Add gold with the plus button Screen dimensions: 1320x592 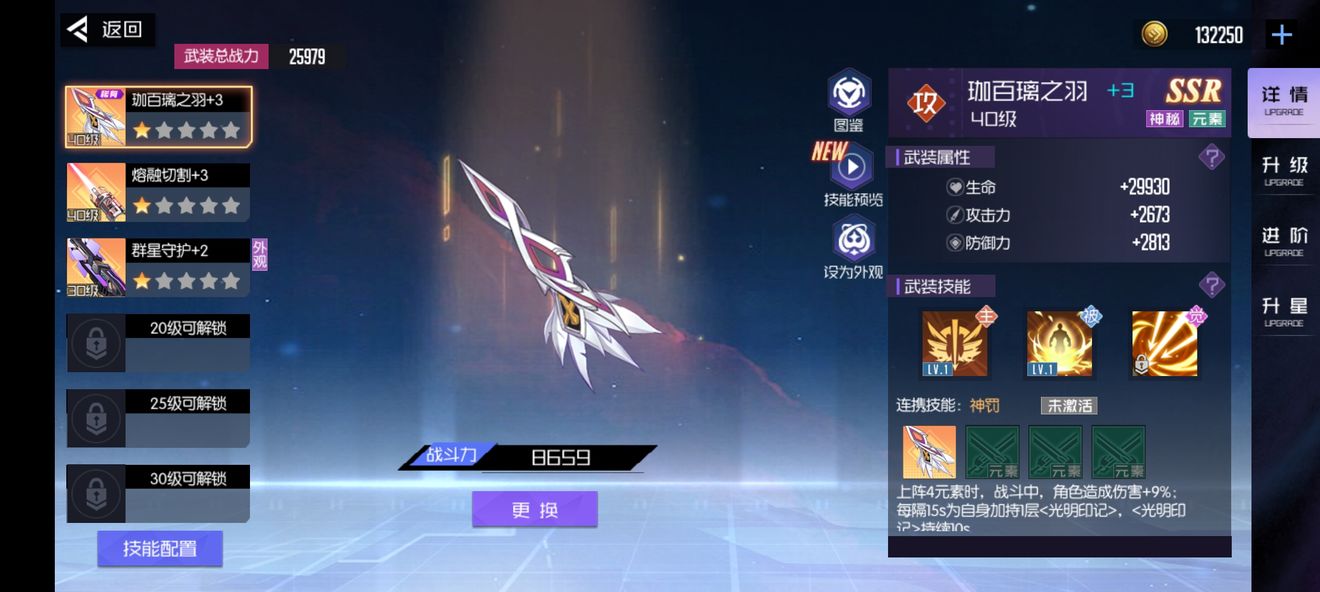(1281, 35)
